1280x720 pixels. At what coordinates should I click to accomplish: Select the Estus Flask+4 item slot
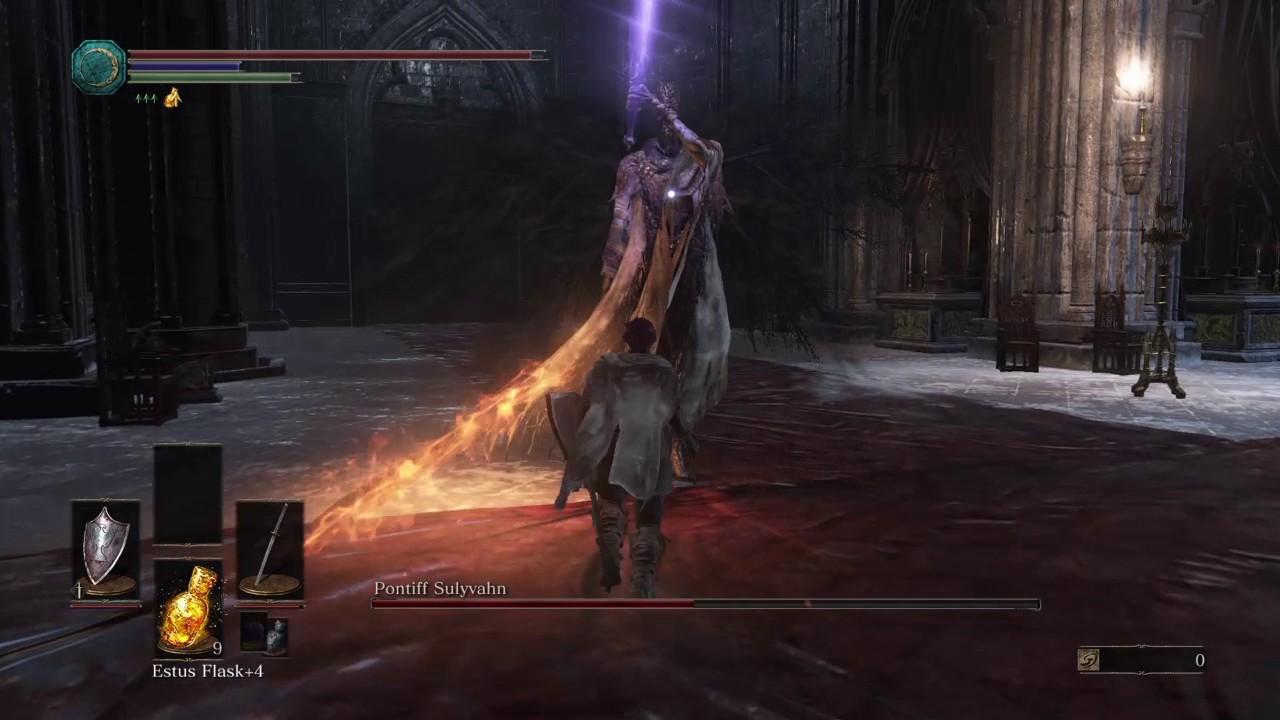[x=188, y=608]
